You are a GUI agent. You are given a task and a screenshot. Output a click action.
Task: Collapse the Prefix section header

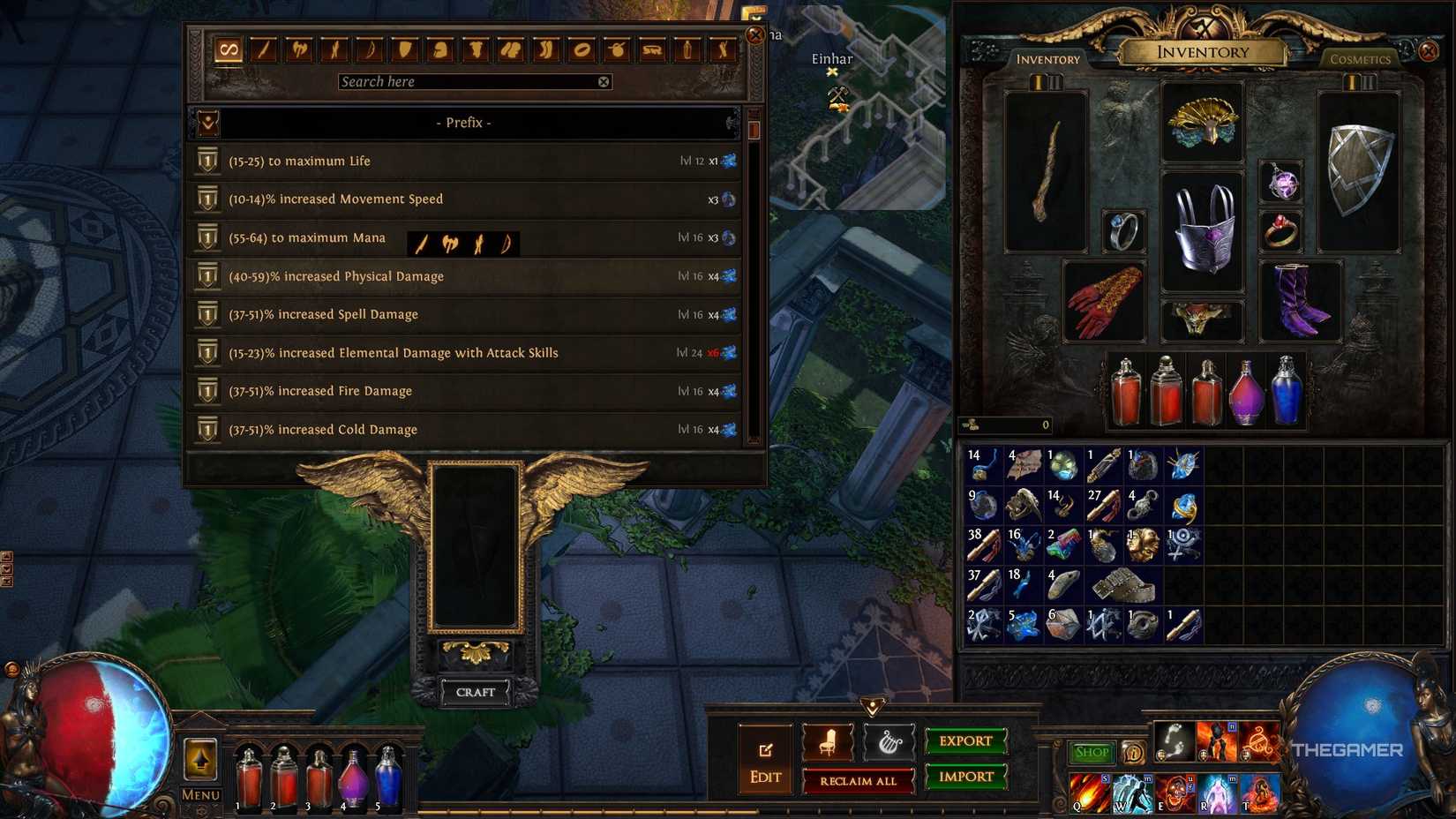463,123
